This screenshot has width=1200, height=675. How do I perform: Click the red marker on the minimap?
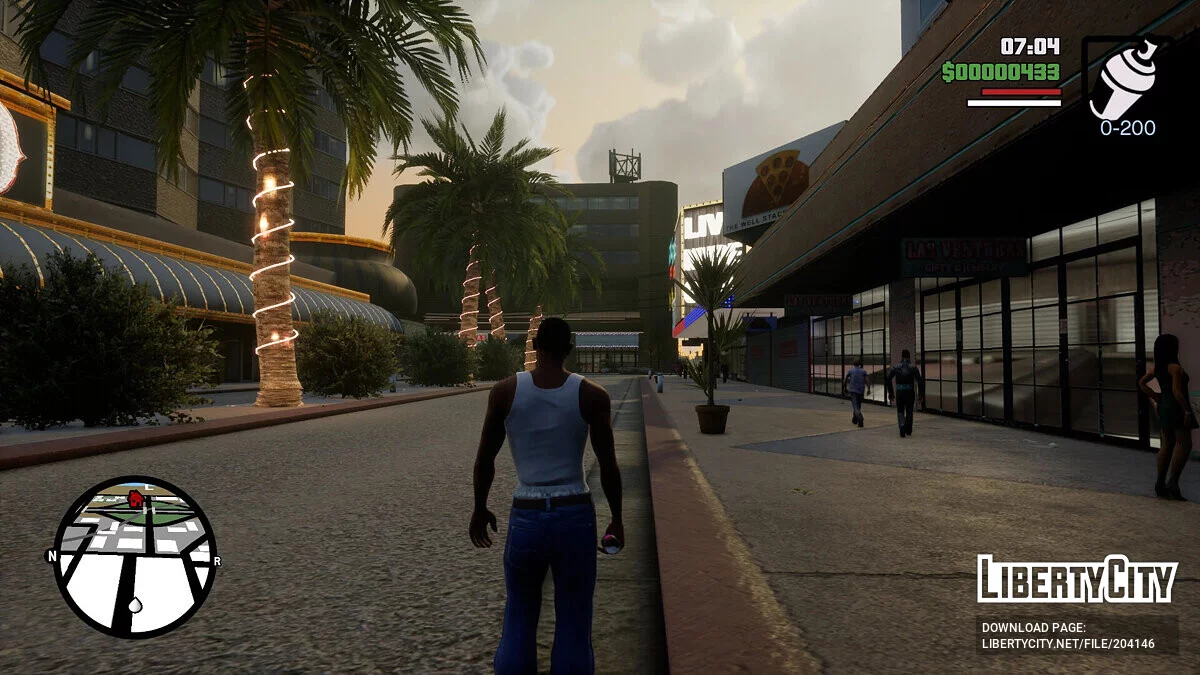tap(135, 498)
